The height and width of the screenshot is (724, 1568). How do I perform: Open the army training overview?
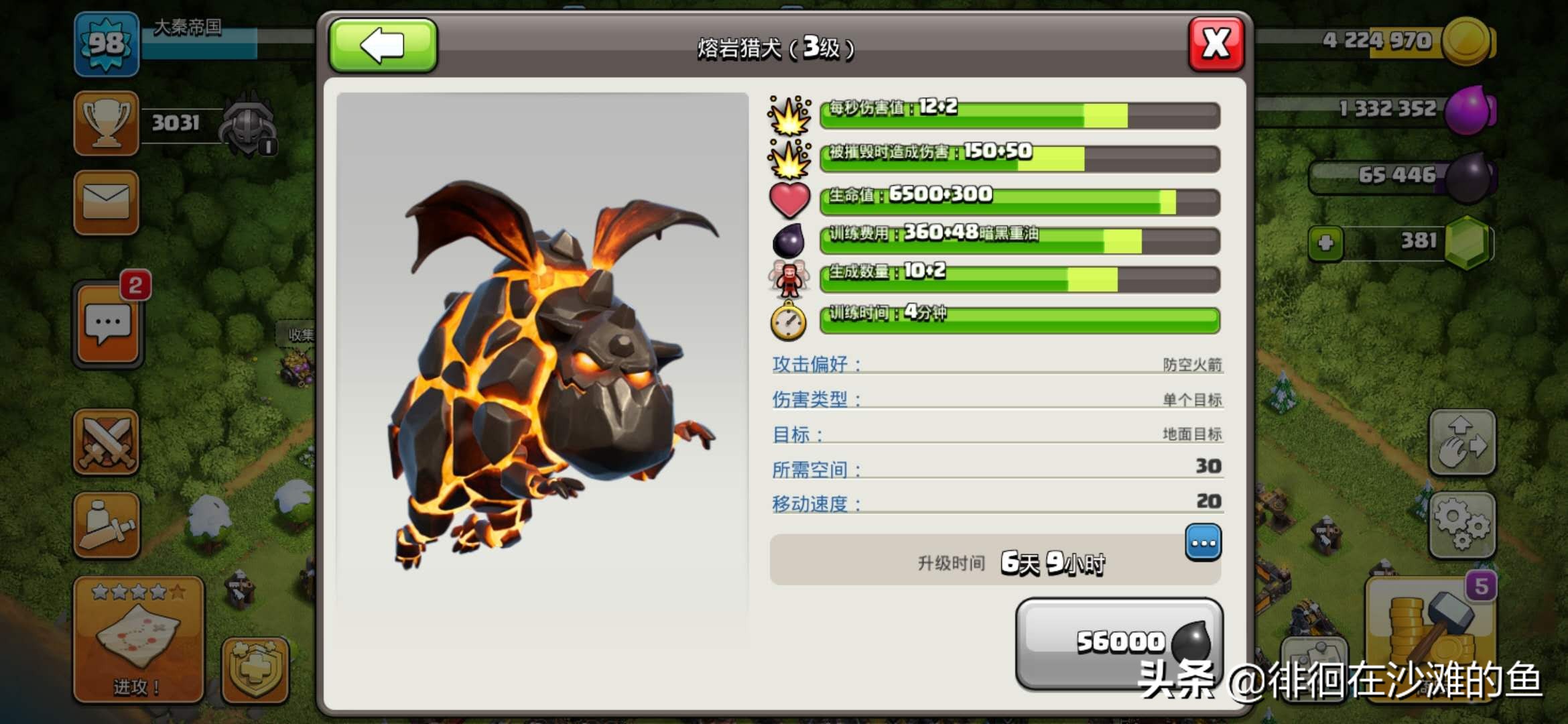click(107, 526)
